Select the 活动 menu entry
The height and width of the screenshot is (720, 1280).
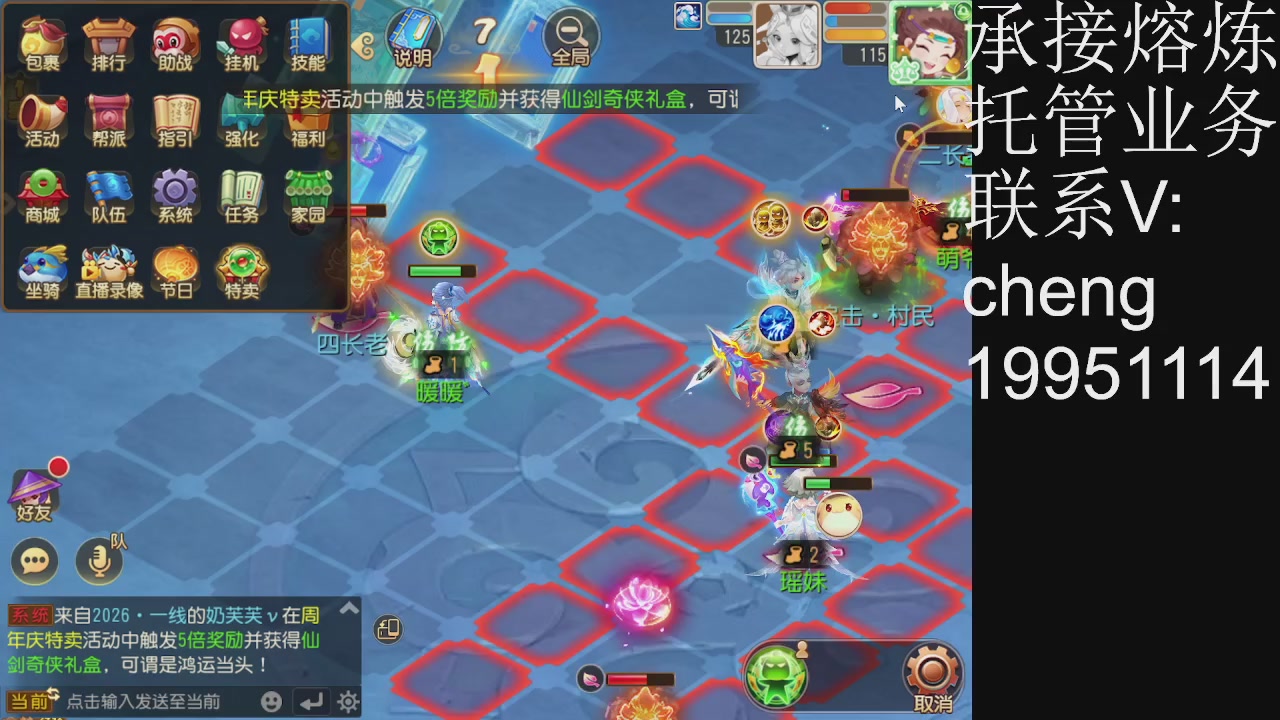point(41,118)
